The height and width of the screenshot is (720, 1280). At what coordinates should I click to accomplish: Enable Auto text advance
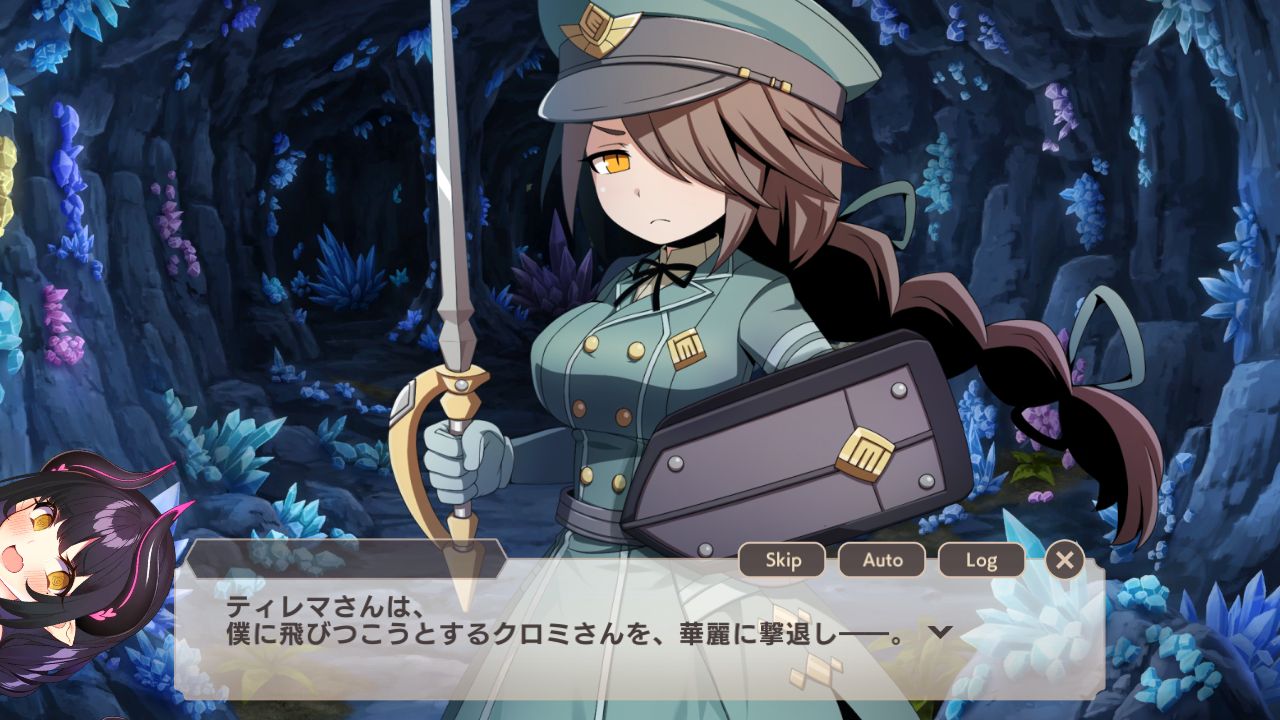tap(882, 560)
